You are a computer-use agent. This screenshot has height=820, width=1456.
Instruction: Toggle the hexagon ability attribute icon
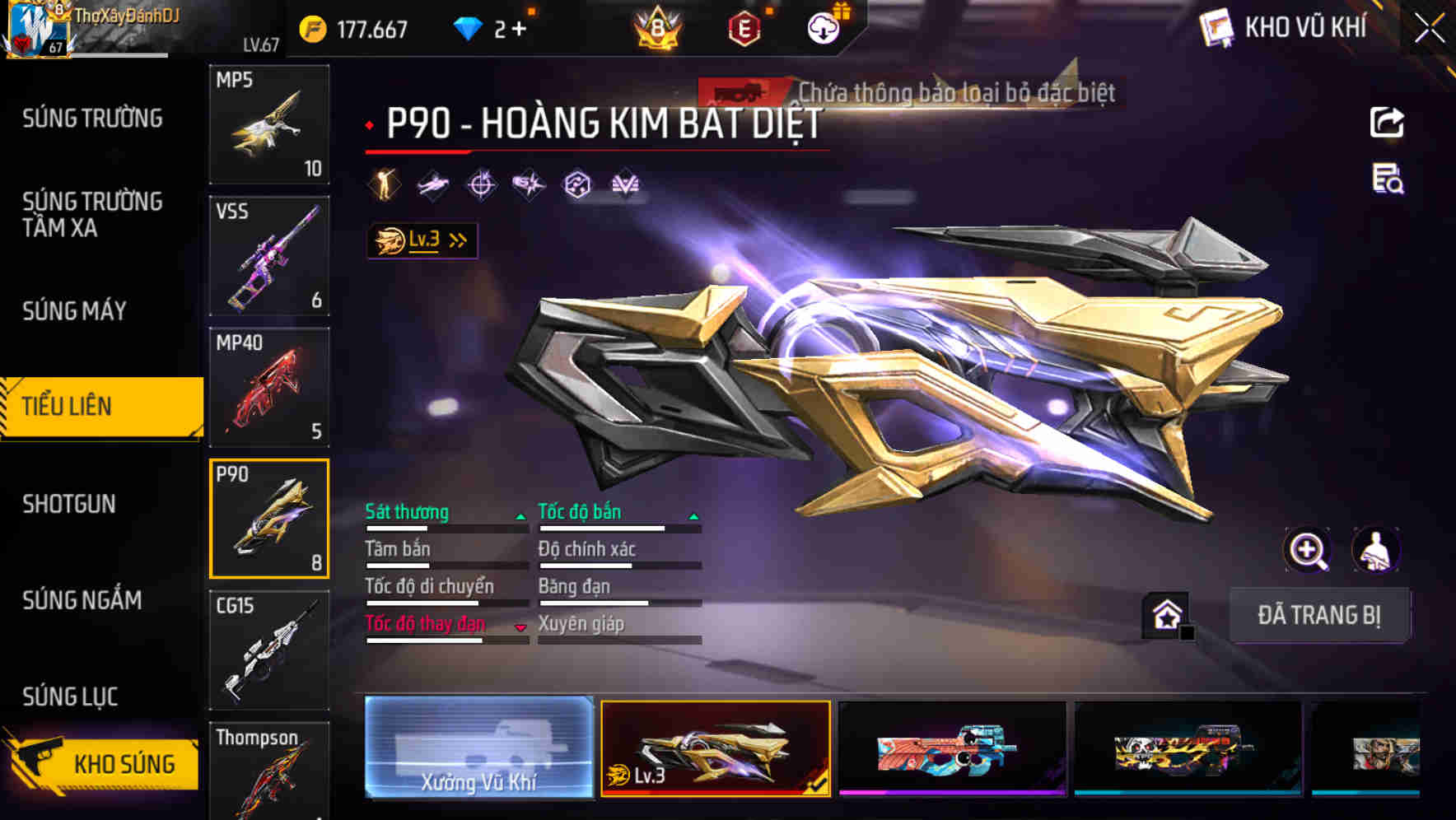point(578,183)
